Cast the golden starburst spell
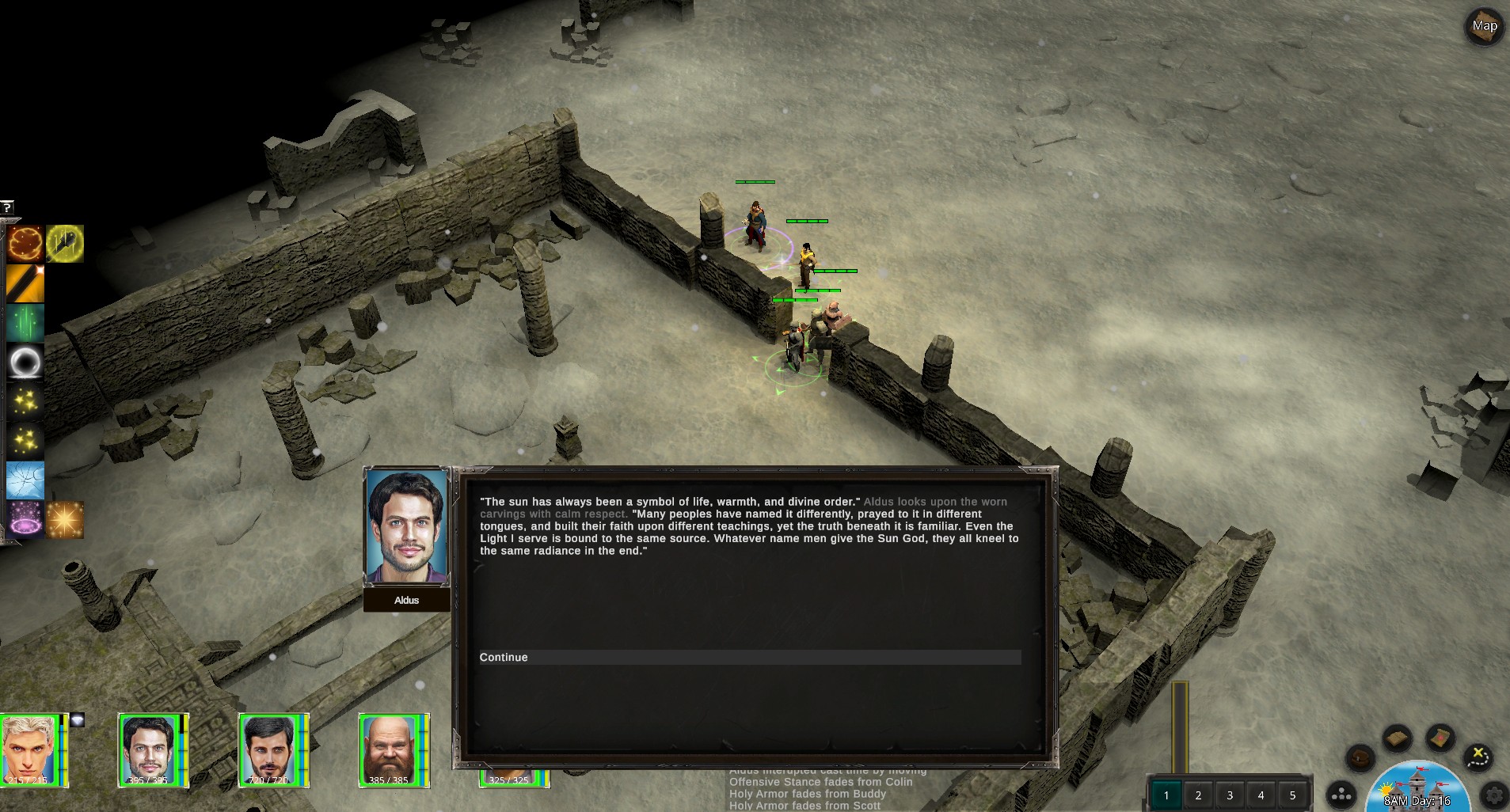This screenshot has height=812, width=1510. coord(65,520)
